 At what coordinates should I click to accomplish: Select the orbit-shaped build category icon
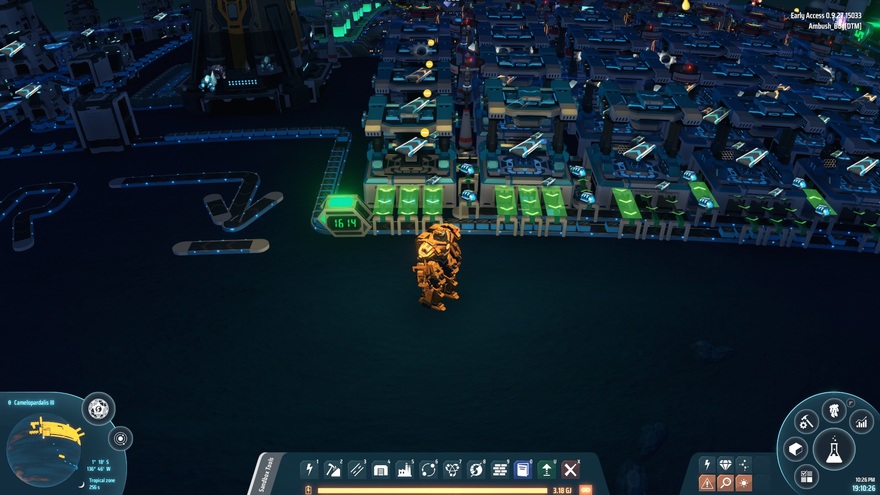429,469
